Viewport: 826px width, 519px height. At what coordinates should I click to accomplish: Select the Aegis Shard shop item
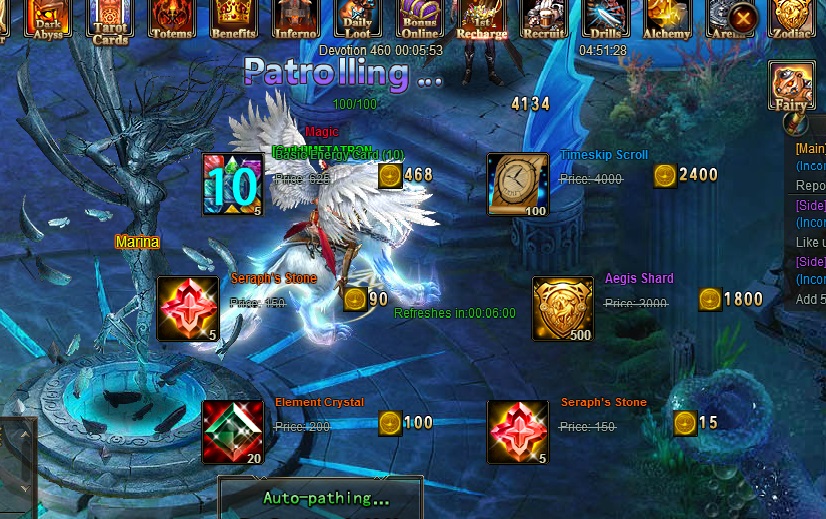pyautogui.click(x=562, y=308)
